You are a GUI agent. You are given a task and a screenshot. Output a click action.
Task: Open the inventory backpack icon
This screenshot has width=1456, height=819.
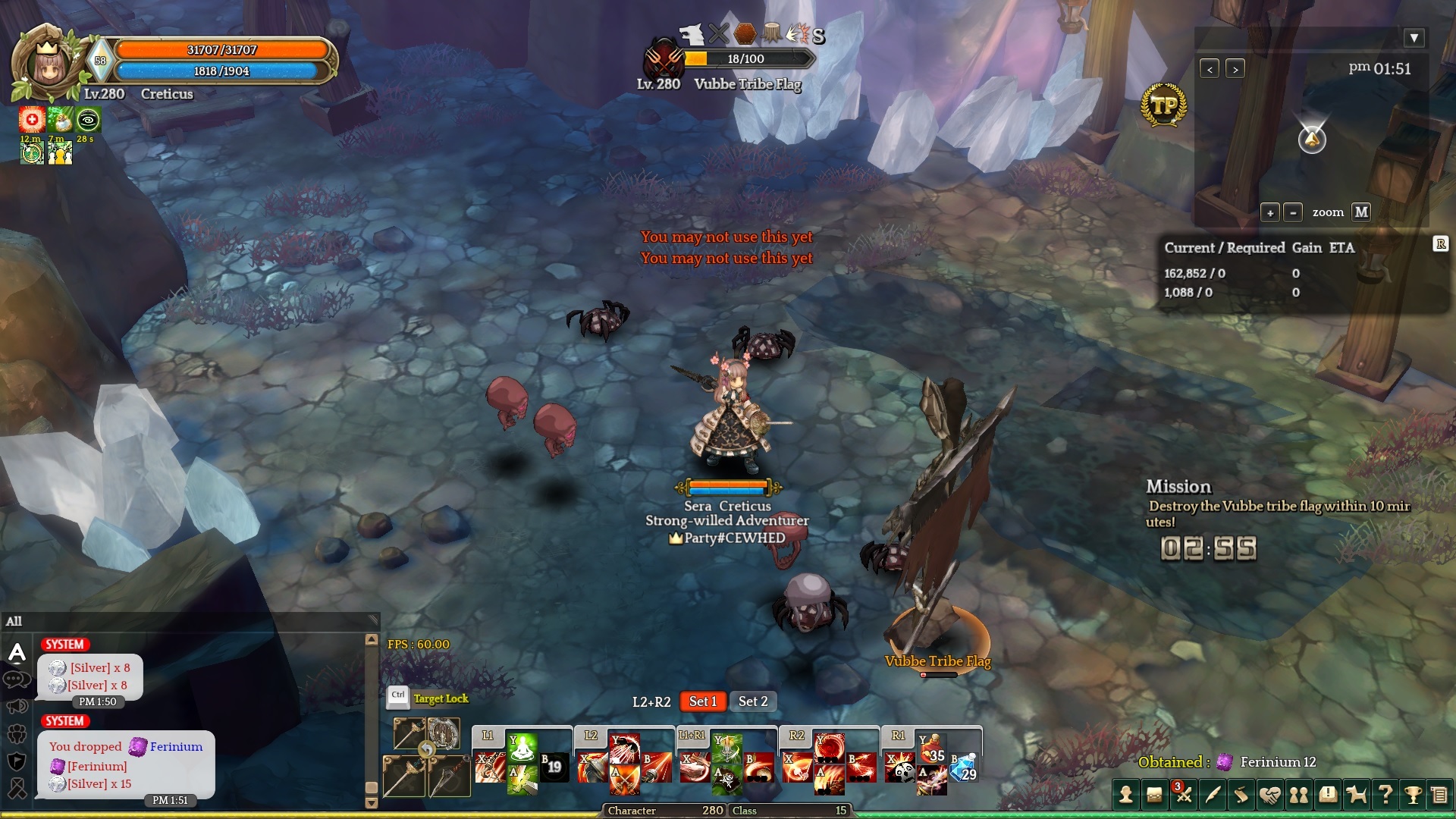tap(1154, 795)
